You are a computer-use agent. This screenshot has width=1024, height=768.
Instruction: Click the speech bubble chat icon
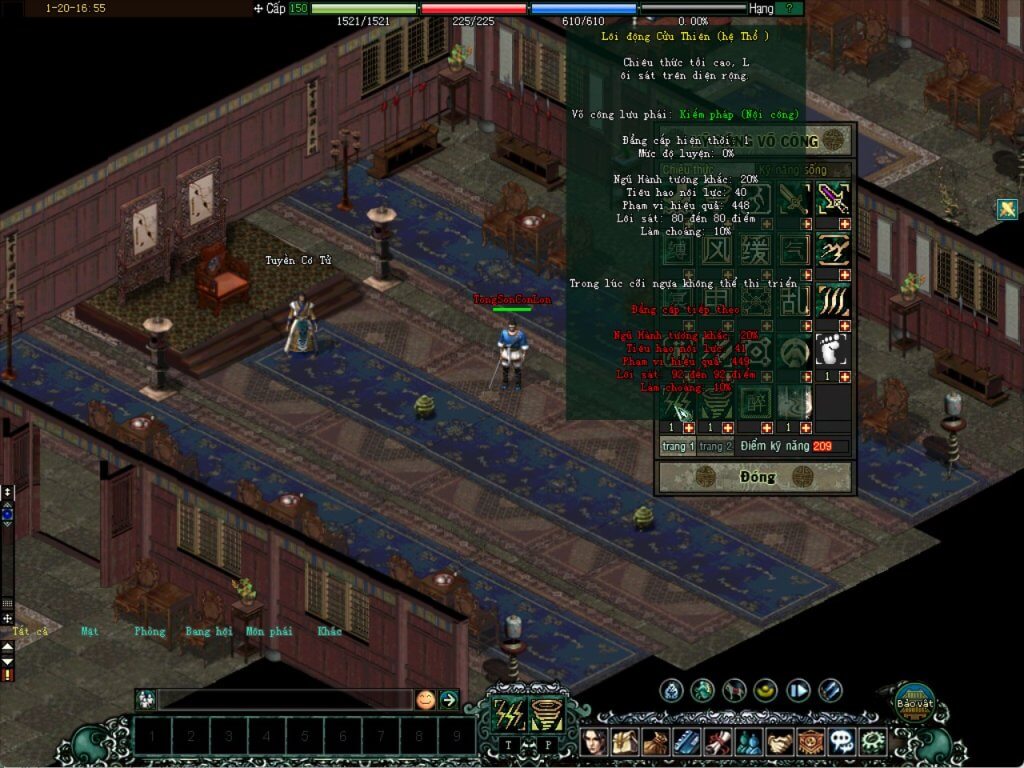pos(842,742)
